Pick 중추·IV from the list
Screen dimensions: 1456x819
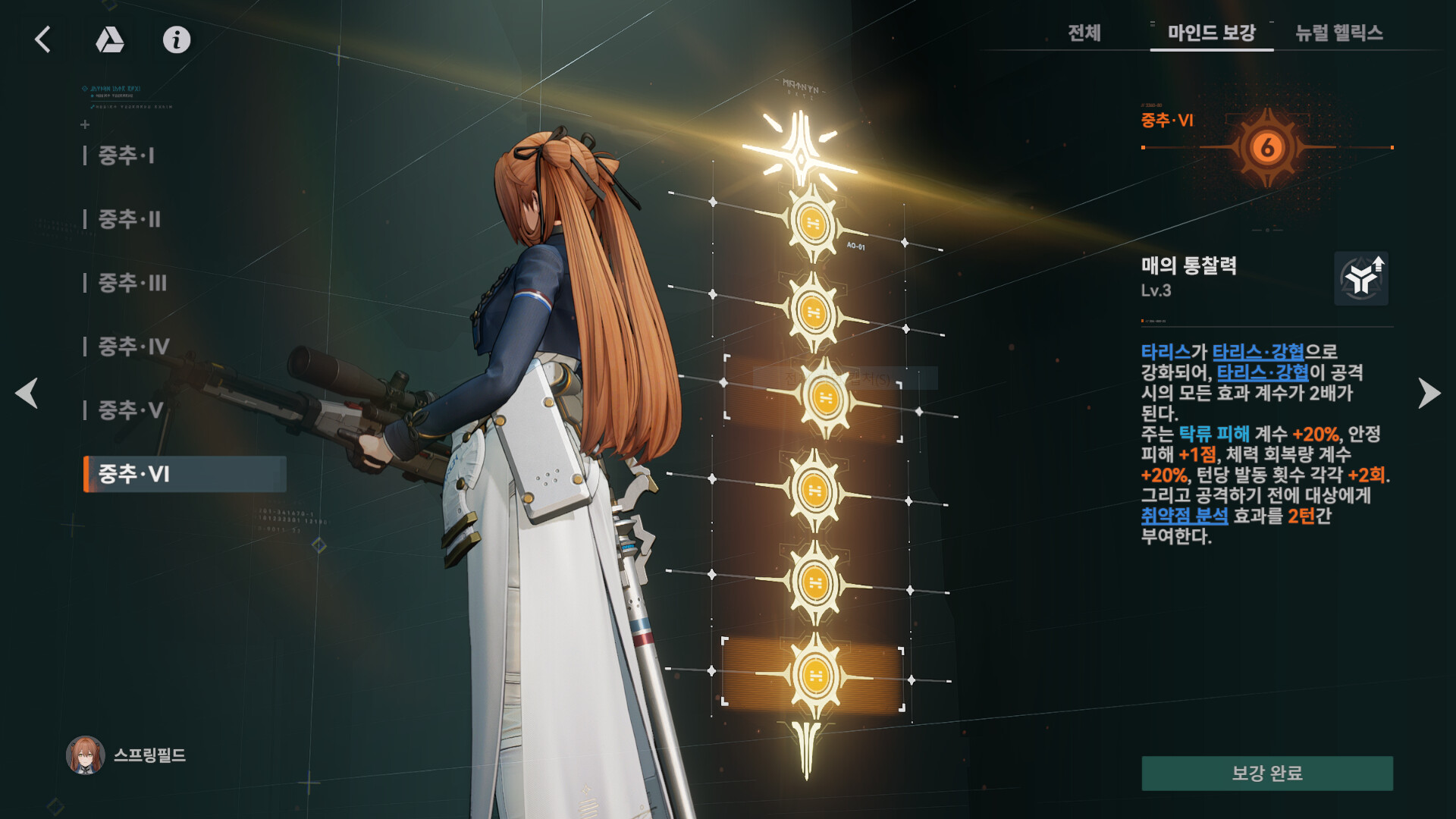134,347
